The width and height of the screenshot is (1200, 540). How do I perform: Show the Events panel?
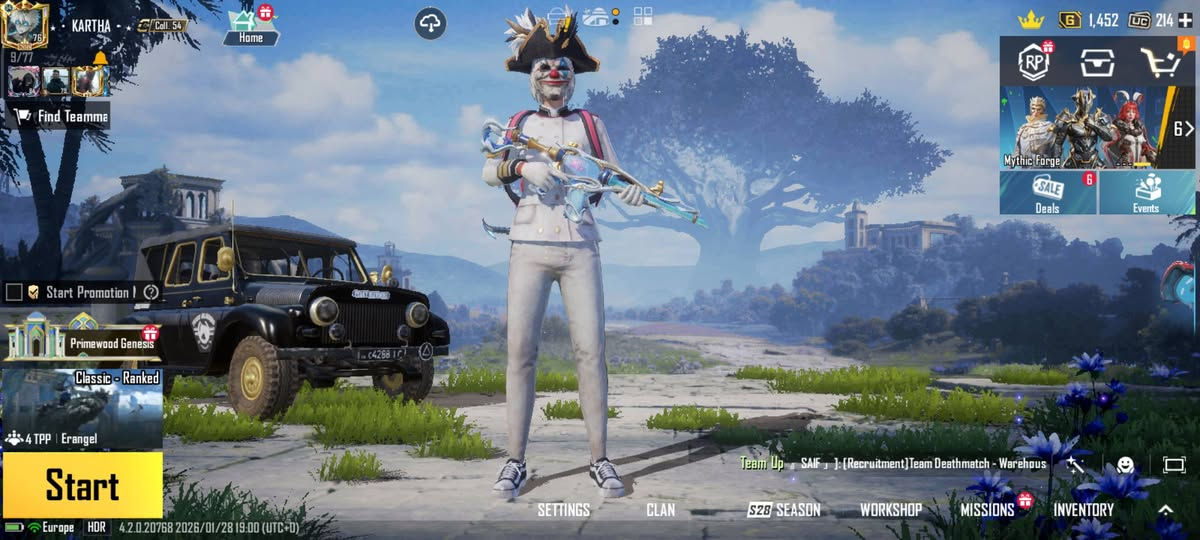click(x=1146, y=192)
